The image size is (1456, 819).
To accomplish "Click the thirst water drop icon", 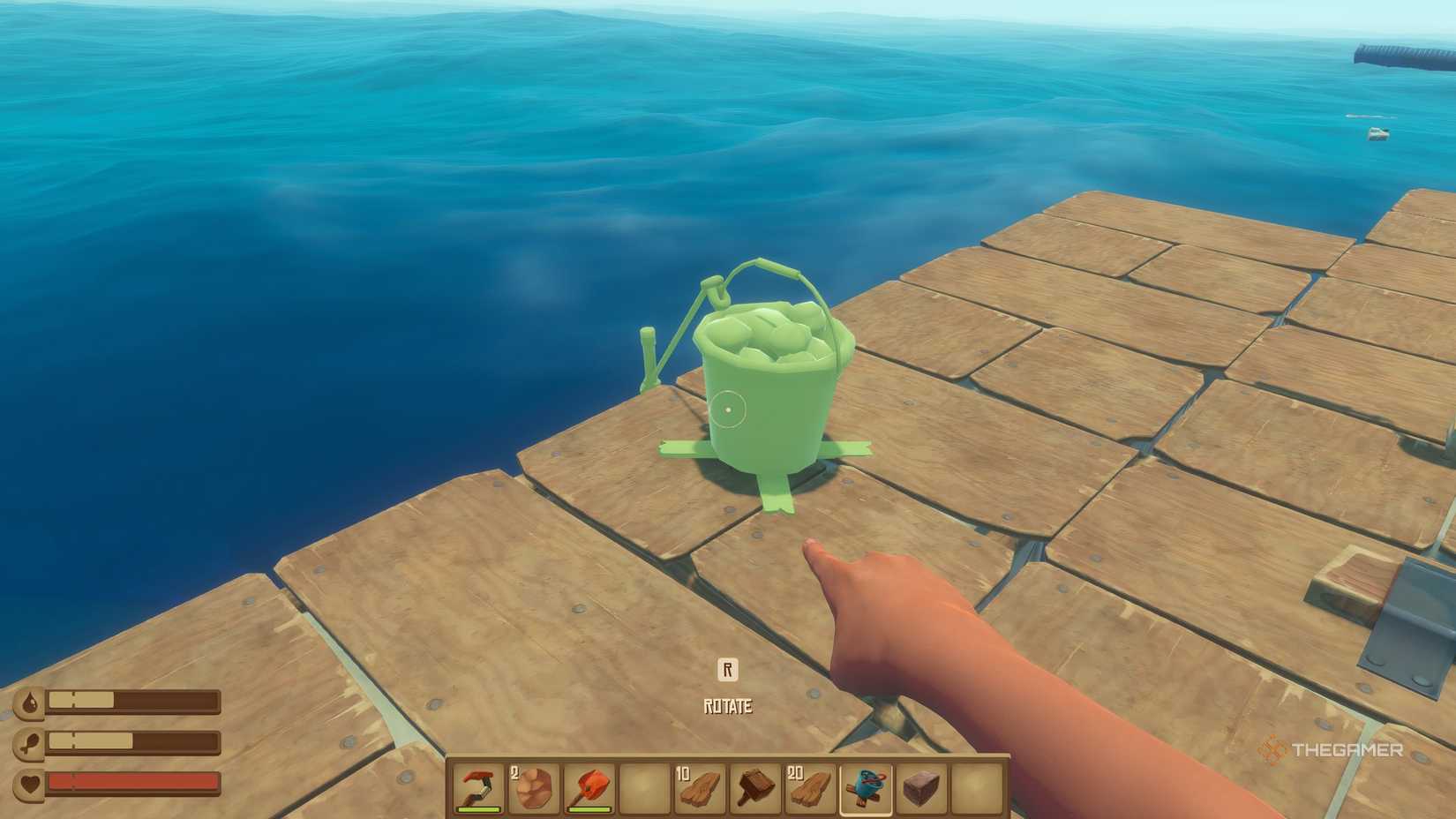I will coord(29,700).
